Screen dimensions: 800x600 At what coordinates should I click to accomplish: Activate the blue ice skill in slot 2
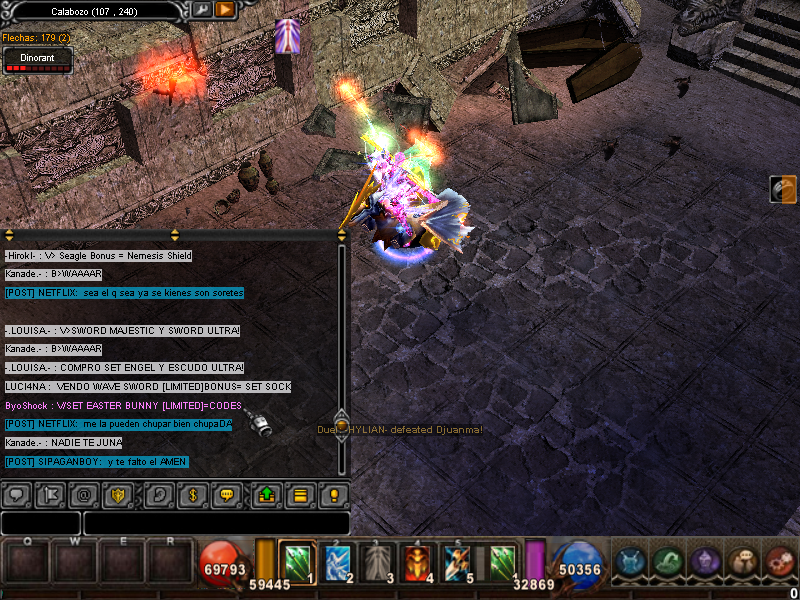pyautogui.click(x=337, y=561)
